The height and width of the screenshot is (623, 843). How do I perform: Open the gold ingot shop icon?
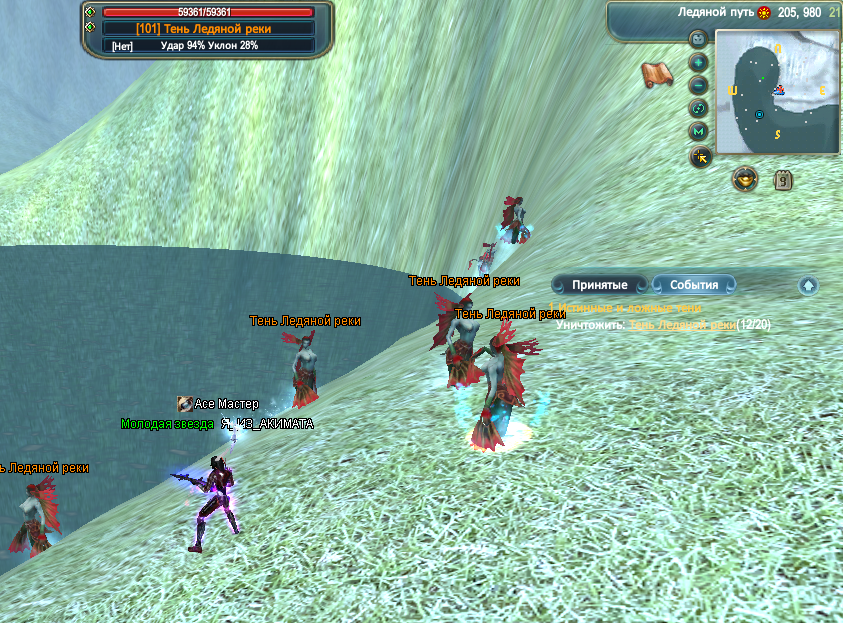744,179
